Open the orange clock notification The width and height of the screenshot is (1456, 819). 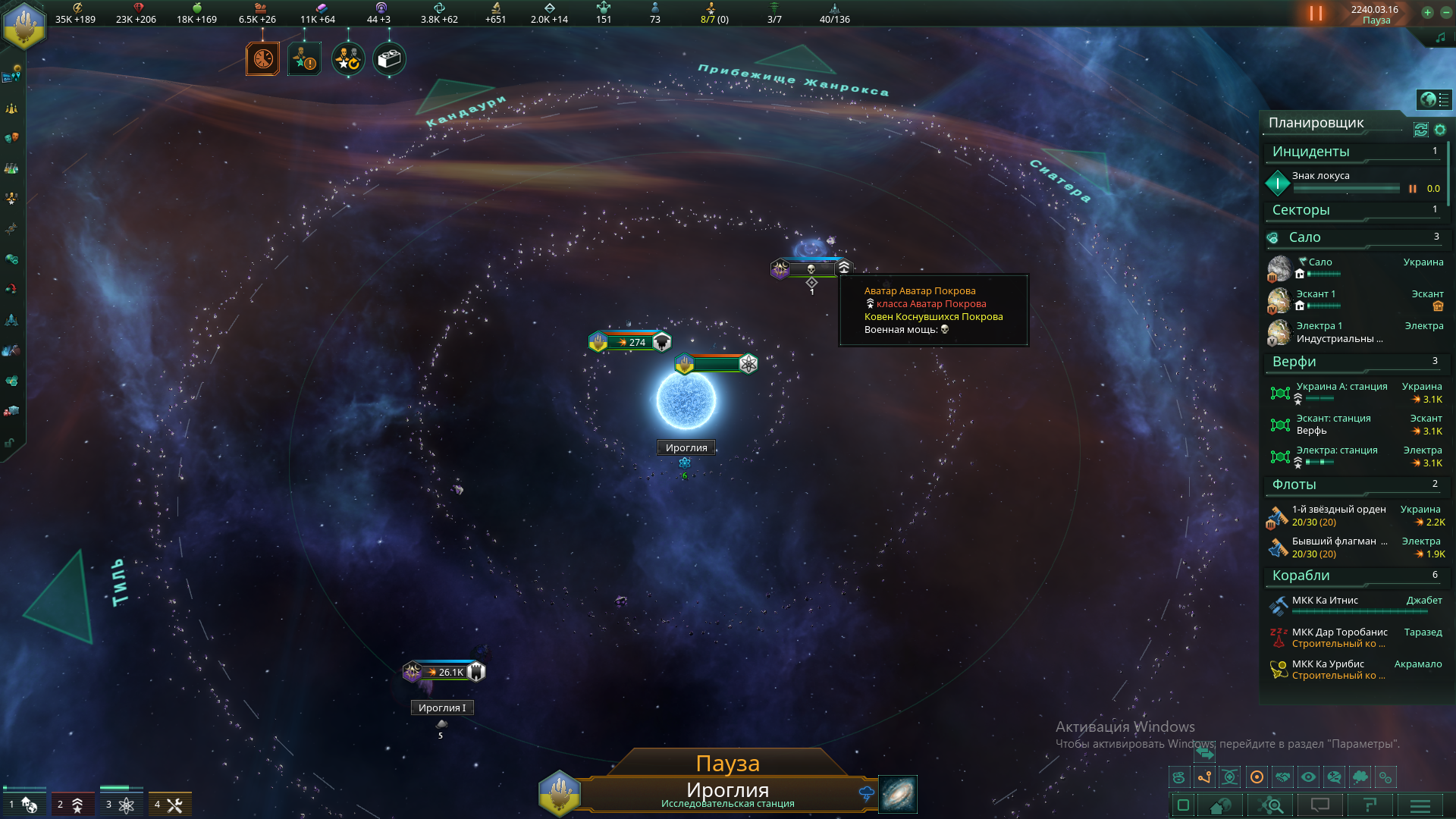tap(263, 59)
